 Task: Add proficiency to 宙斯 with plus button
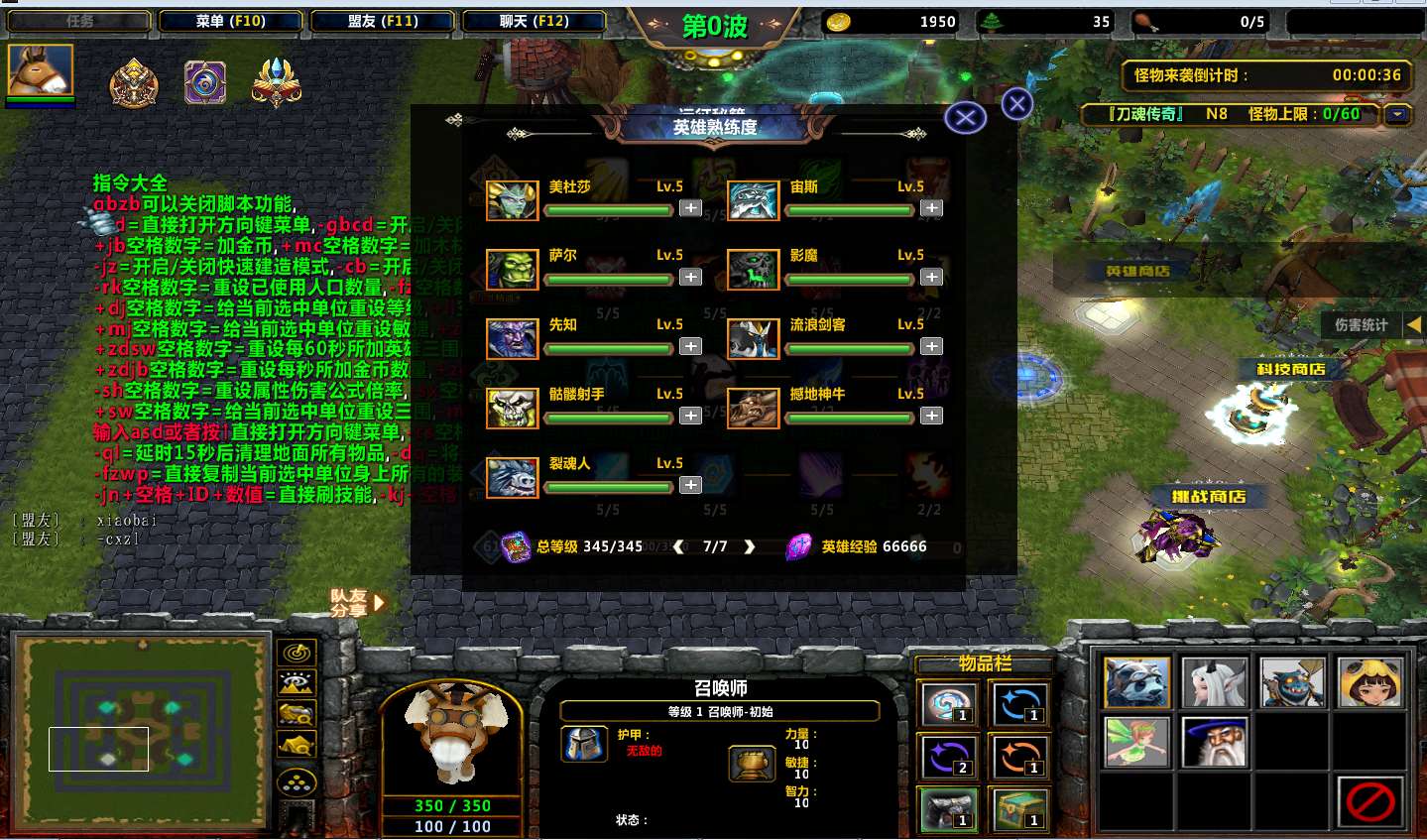click(931, 208)
